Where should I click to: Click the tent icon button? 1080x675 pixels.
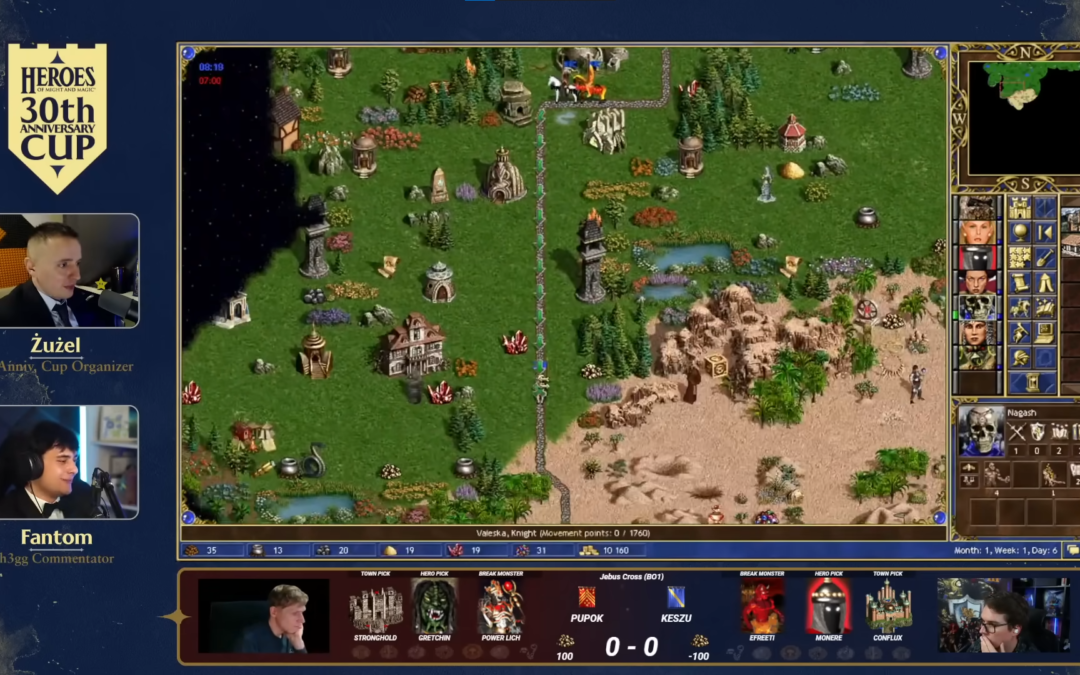[x=1044, y=282]
